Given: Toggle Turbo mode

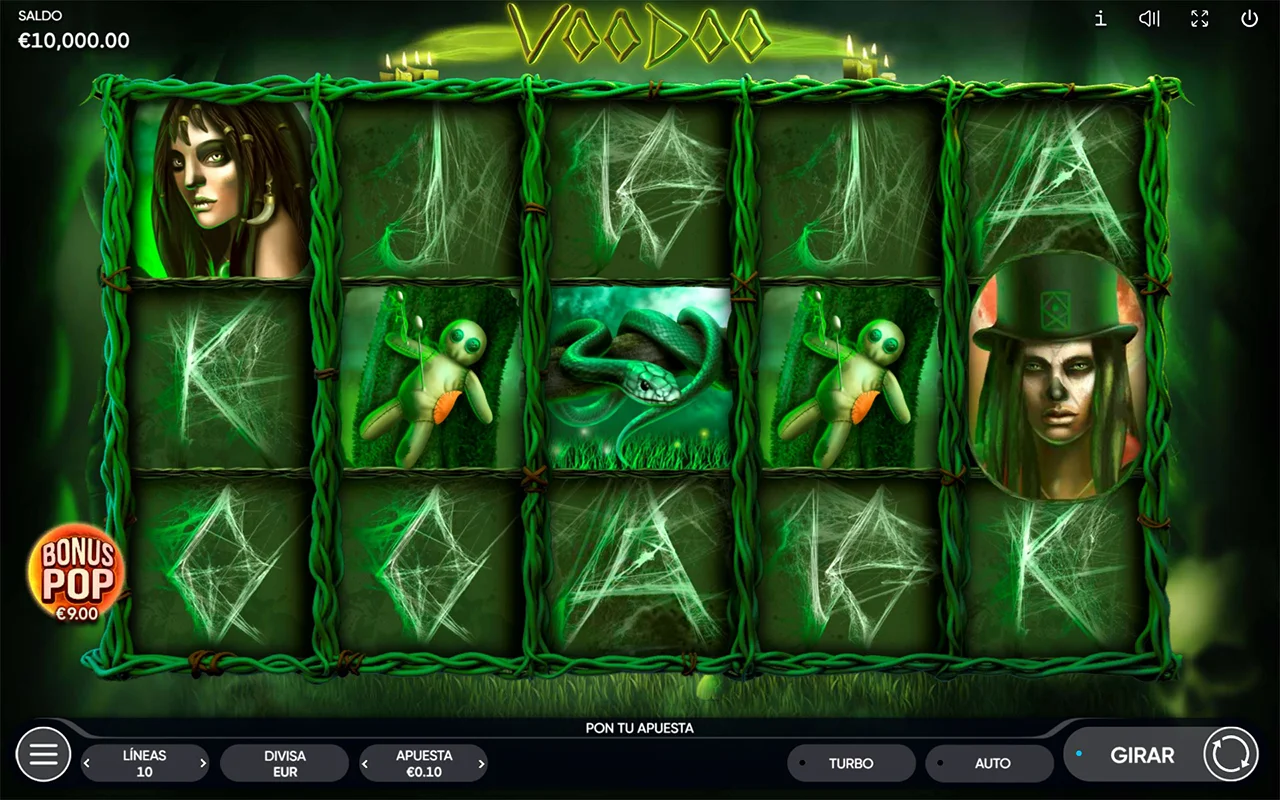Looking at the screenshot, I should 851,763.
